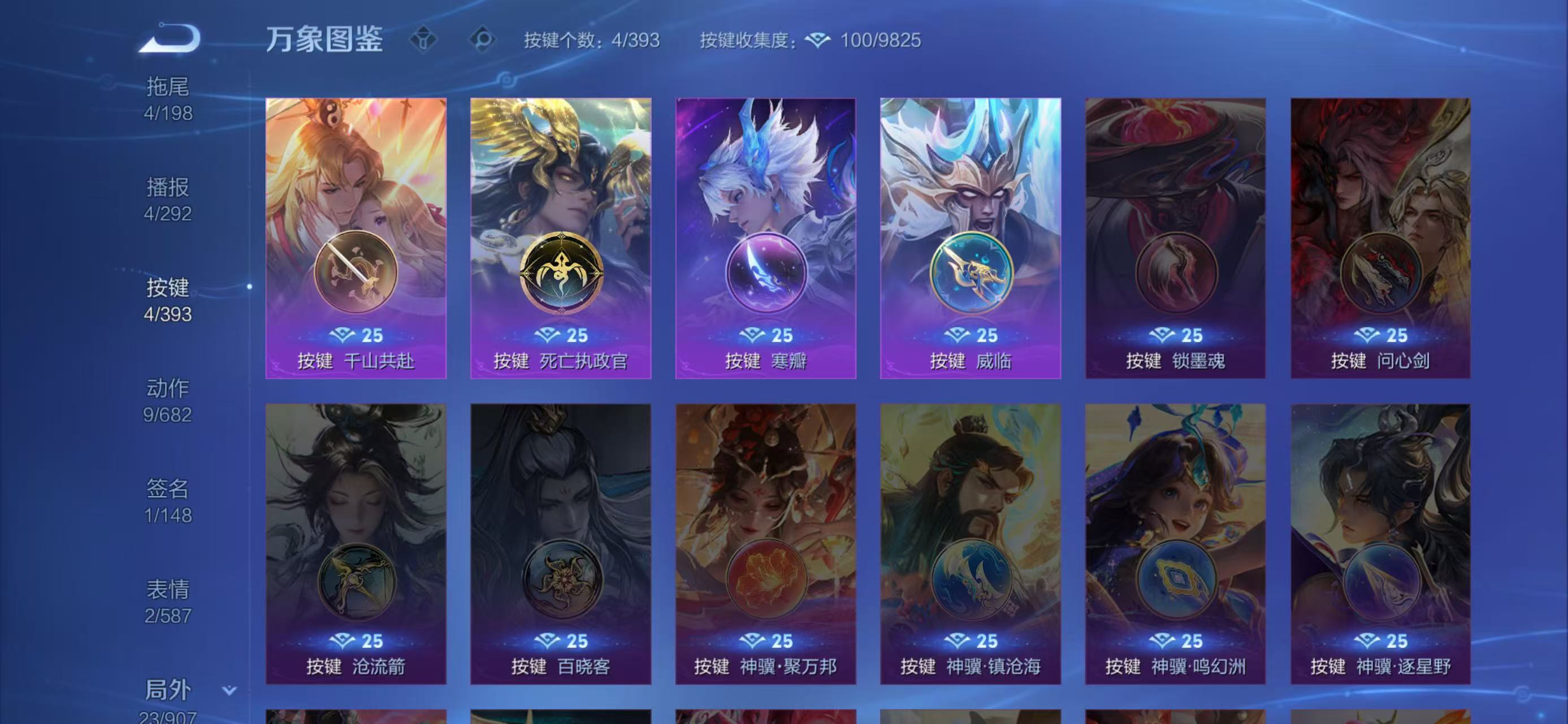Click the gem icon next to 100/9825 counter
This screenshot has height=724, width=1568.
coord(818,40)
